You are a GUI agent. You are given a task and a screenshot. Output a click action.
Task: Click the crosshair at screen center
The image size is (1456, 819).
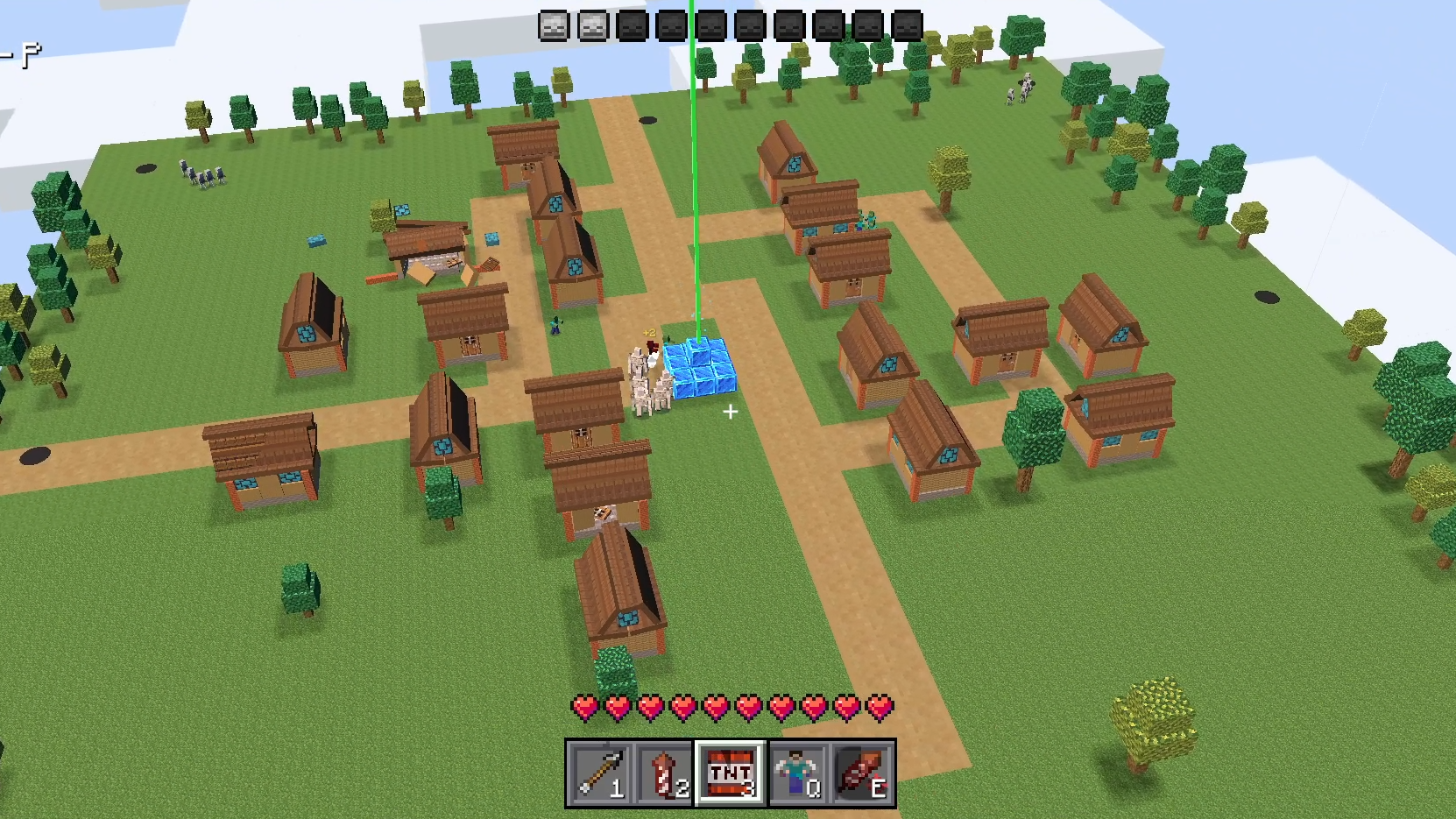pyautogui.click(x=730, y=412)
